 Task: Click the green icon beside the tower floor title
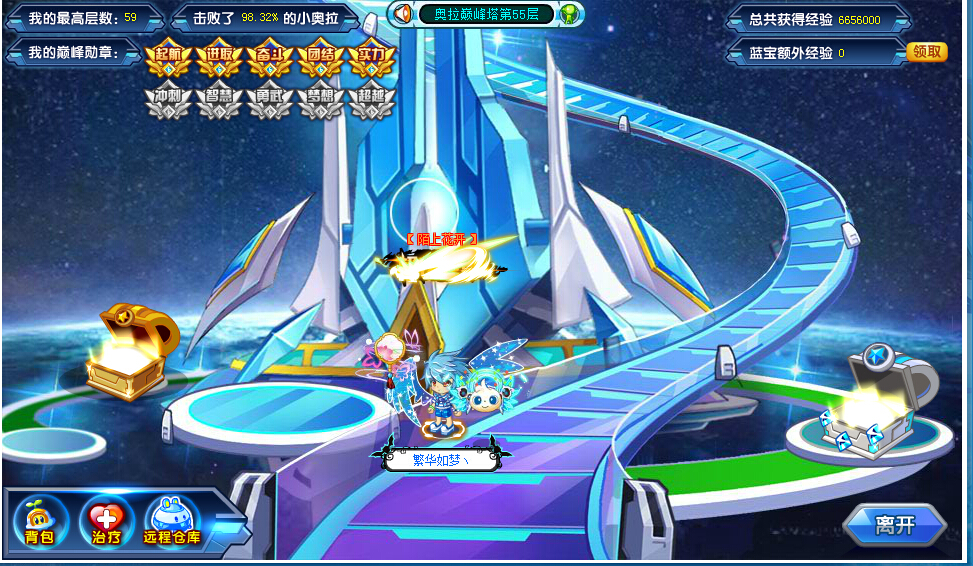point(568,14)
